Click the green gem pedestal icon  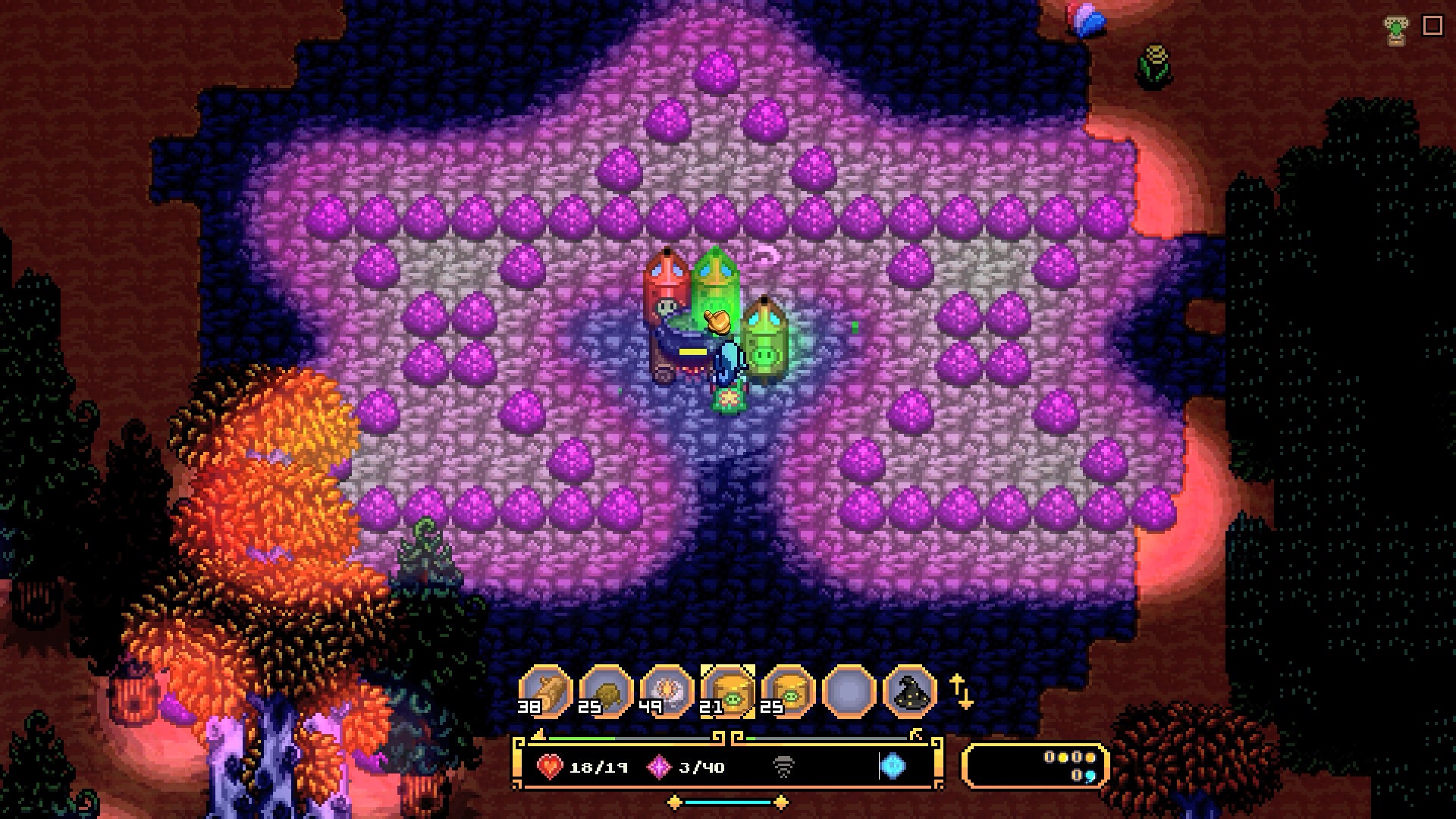tap(1395, 30)
